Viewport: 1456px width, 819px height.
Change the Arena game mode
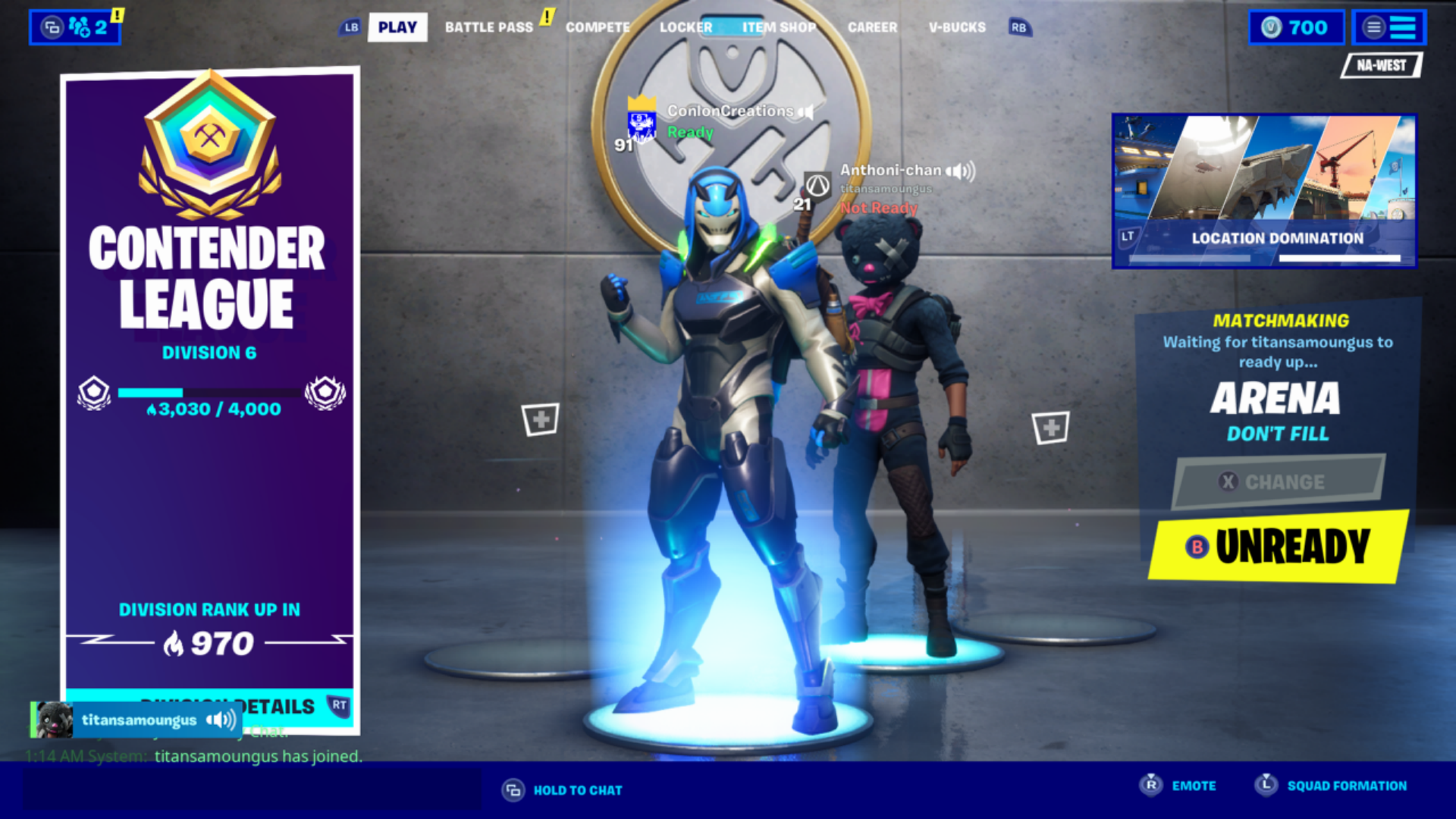(1278, 482)
